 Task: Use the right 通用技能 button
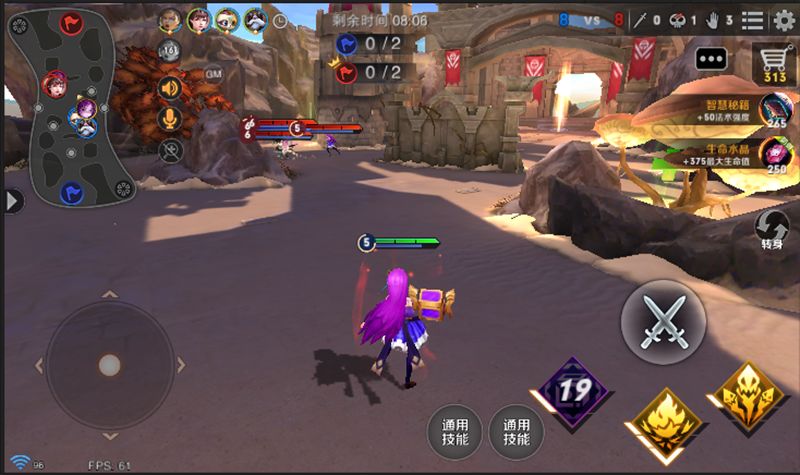(516, 431)
